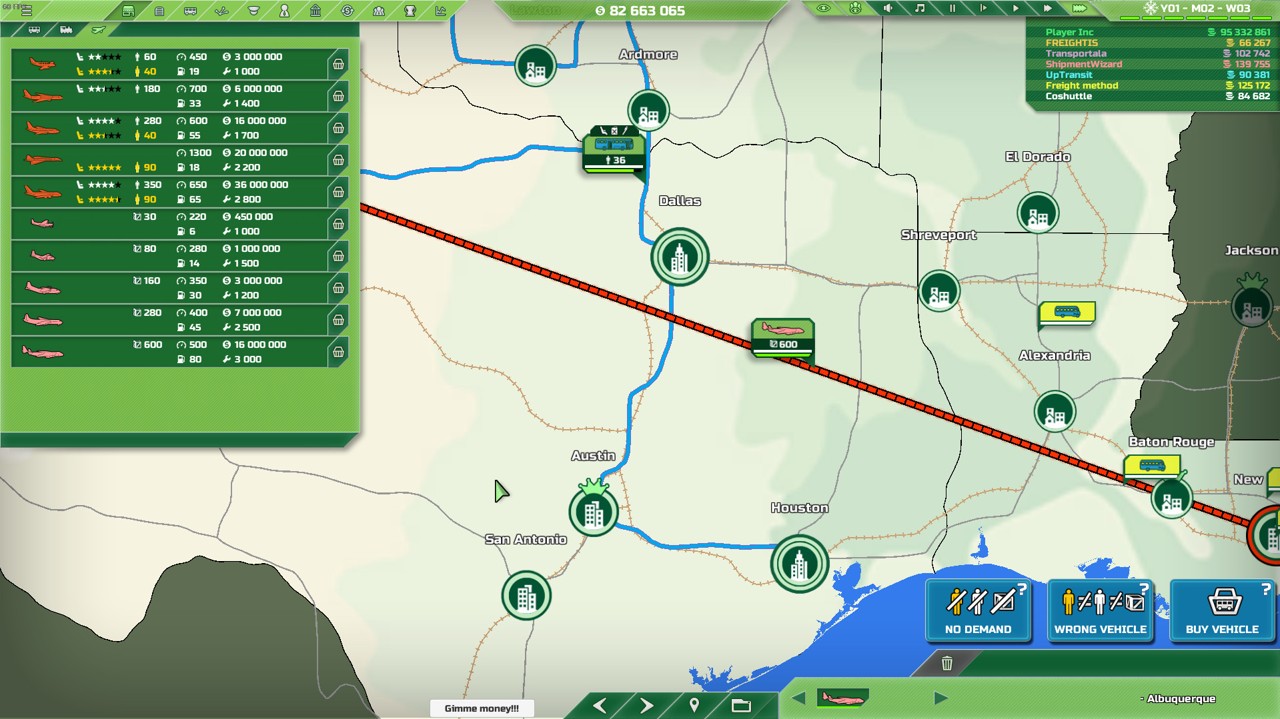
Task: Click the trash can delete icon
Action: pos(947,663)
